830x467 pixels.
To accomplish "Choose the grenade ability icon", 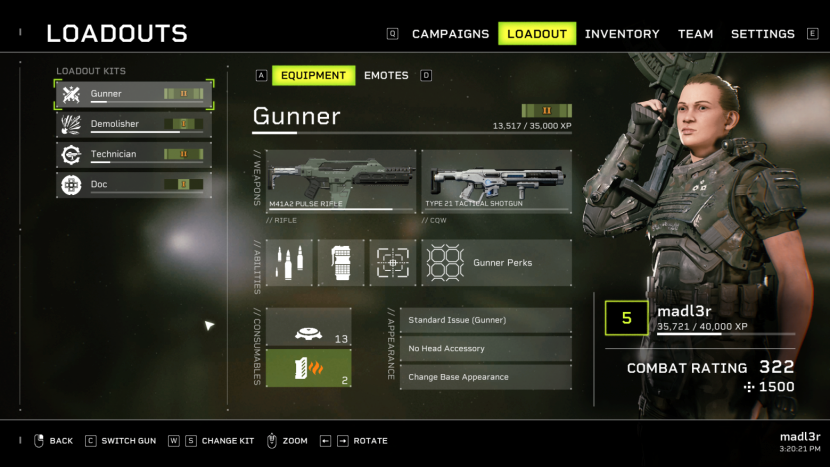I will (x=341, y=263).
